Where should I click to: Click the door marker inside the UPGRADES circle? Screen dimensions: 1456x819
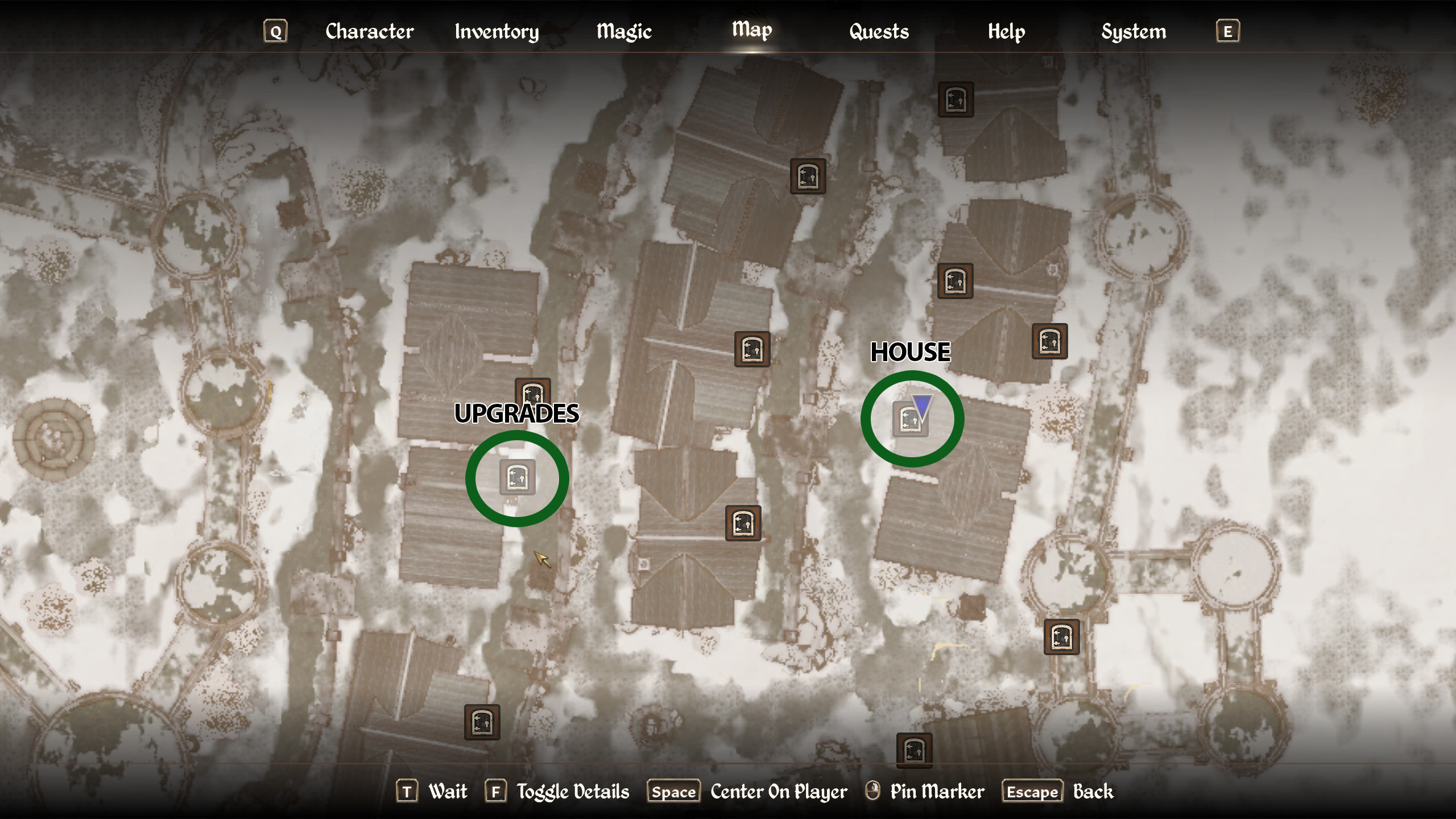(x=516, y=478)
